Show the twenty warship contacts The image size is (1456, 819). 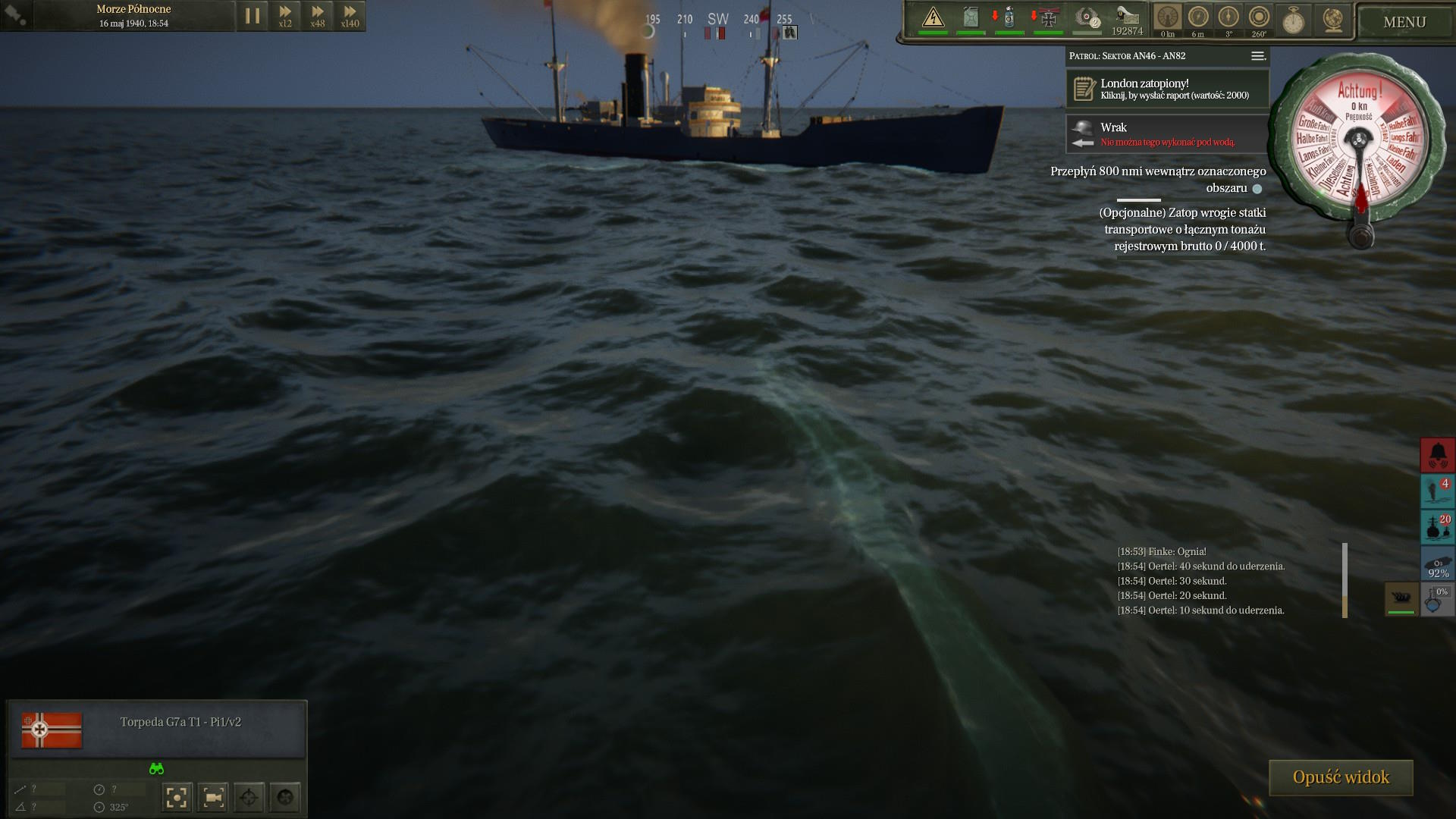click(x=1437, y=526)
